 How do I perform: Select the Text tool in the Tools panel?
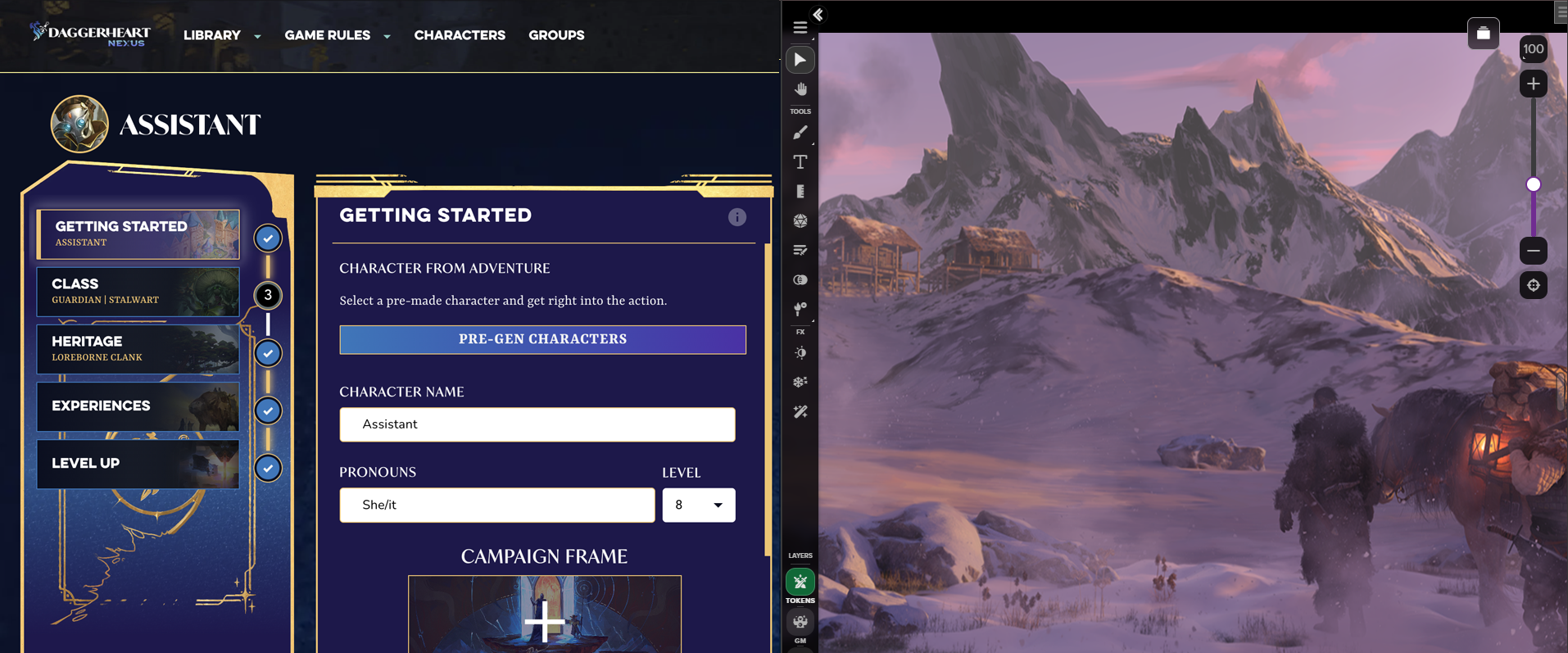pos(800,161)
